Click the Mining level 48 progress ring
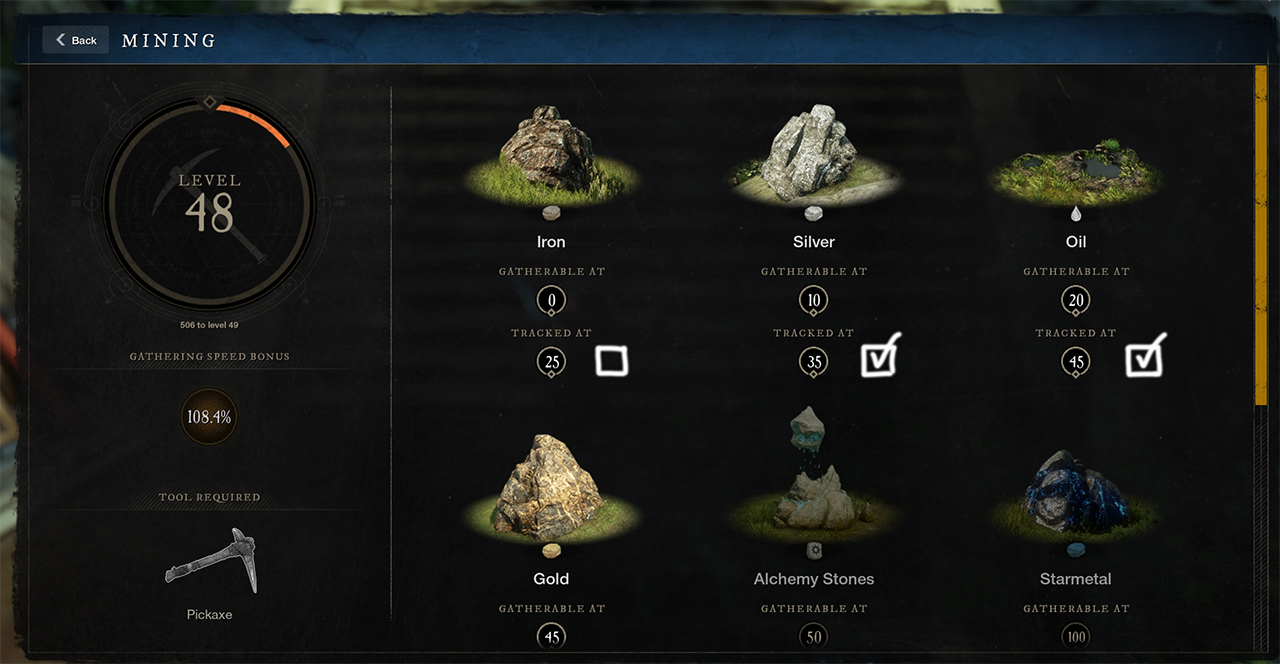1280x664 pixels. click(x=210, y=205)
